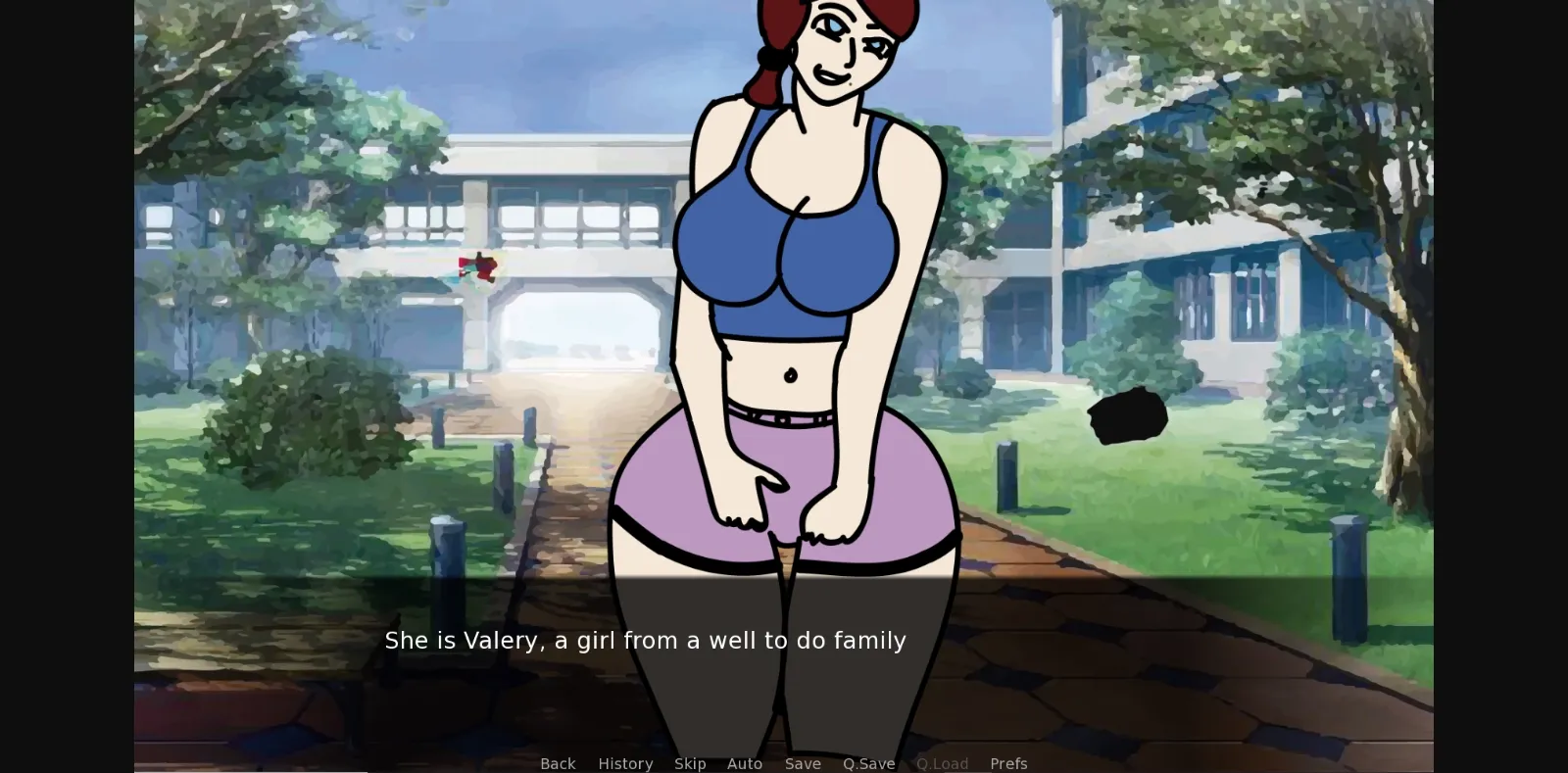The width and height of the screenshot is (1568, 773).
Task: Turn on Auto text advance
Action: tap(745, 763)
